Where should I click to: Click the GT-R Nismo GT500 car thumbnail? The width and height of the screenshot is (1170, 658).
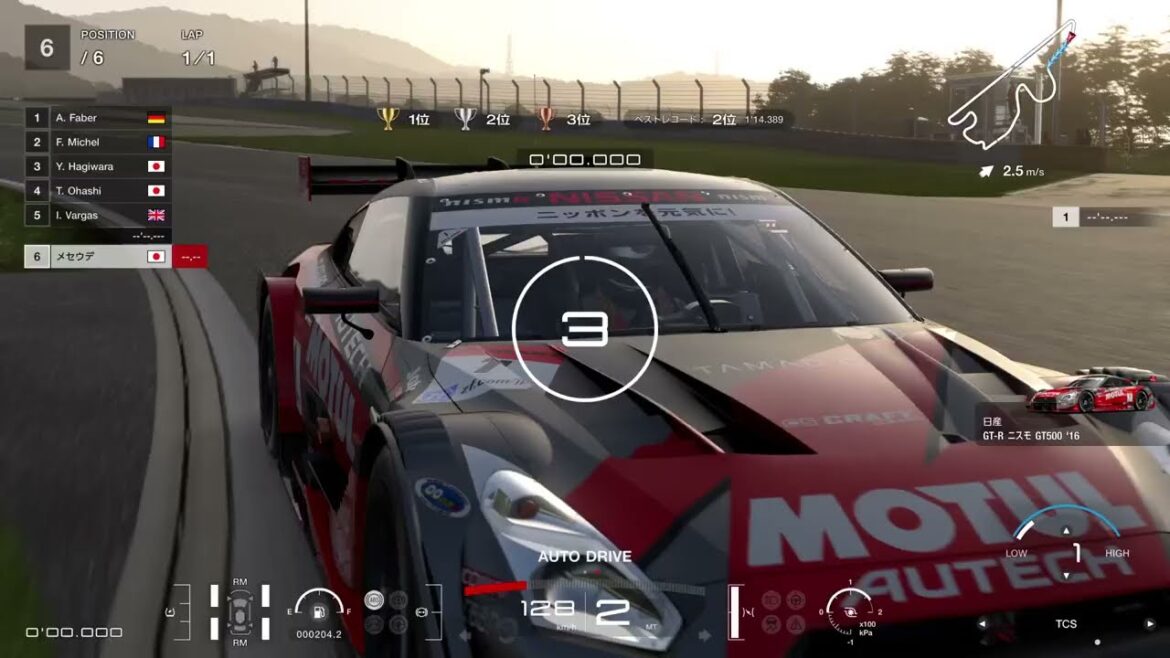point(1091,395)
